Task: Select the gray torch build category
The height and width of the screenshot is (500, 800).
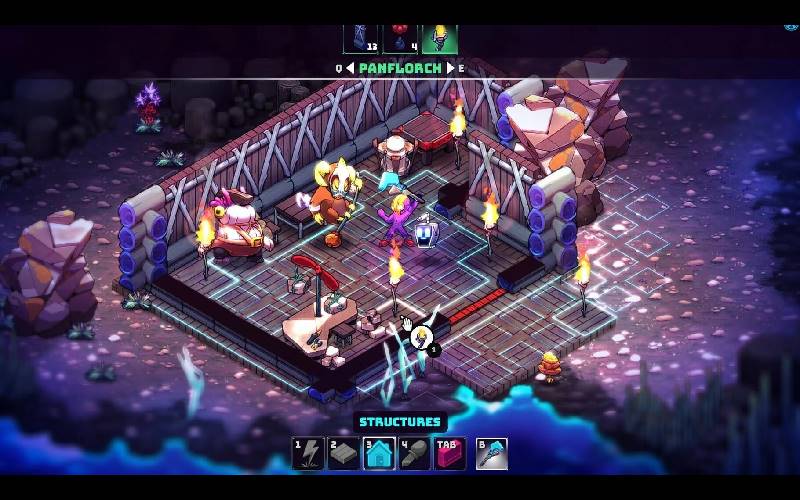Action: [415, 454]
